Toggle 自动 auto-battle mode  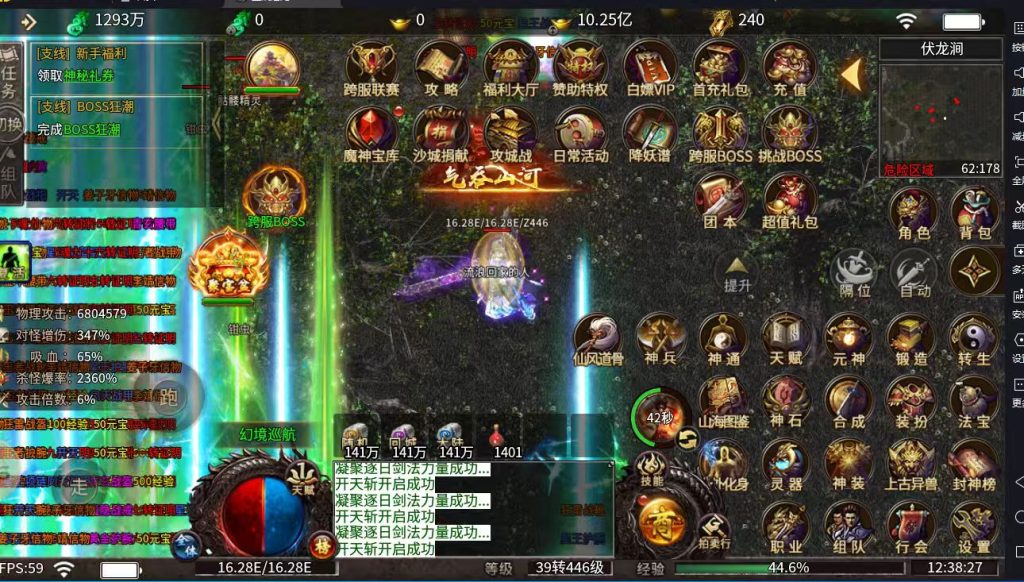coord(913,271)
